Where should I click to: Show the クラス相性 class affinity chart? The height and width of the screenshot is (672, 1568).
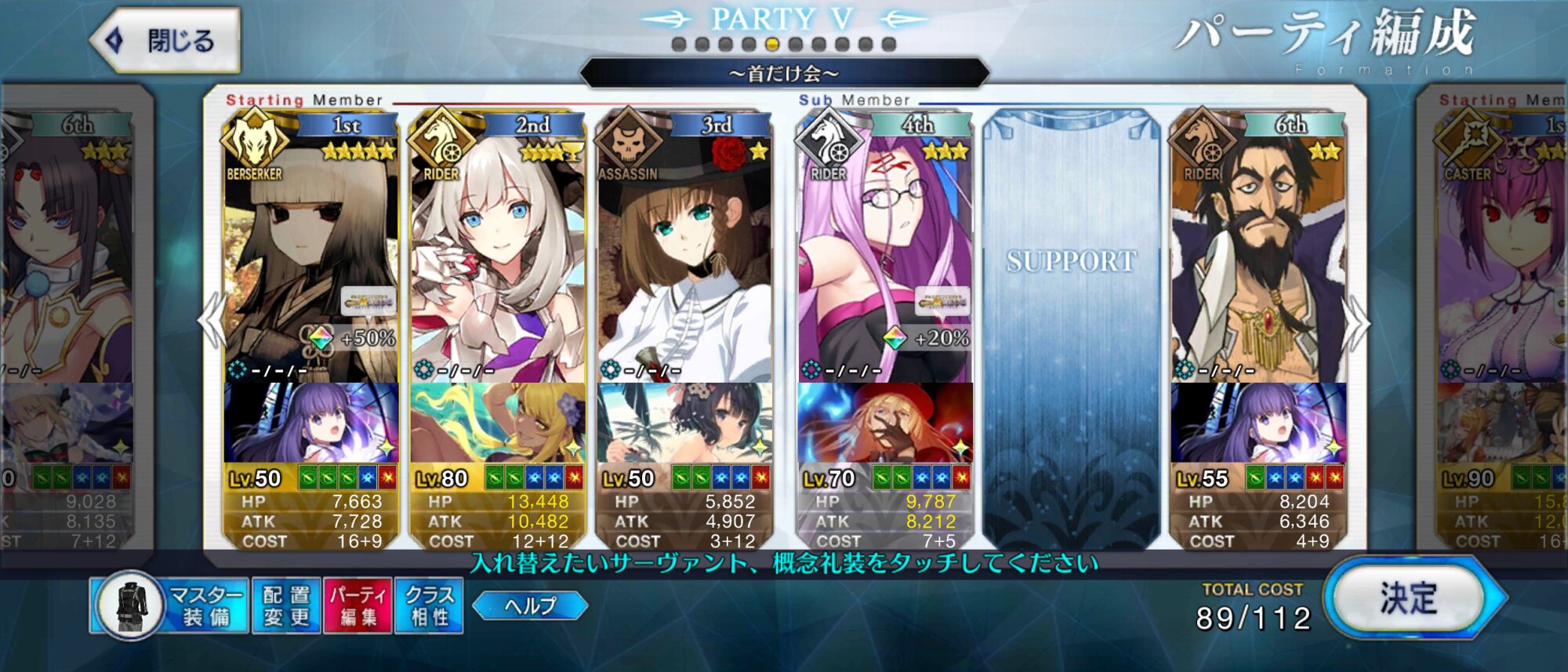point(429,605)
